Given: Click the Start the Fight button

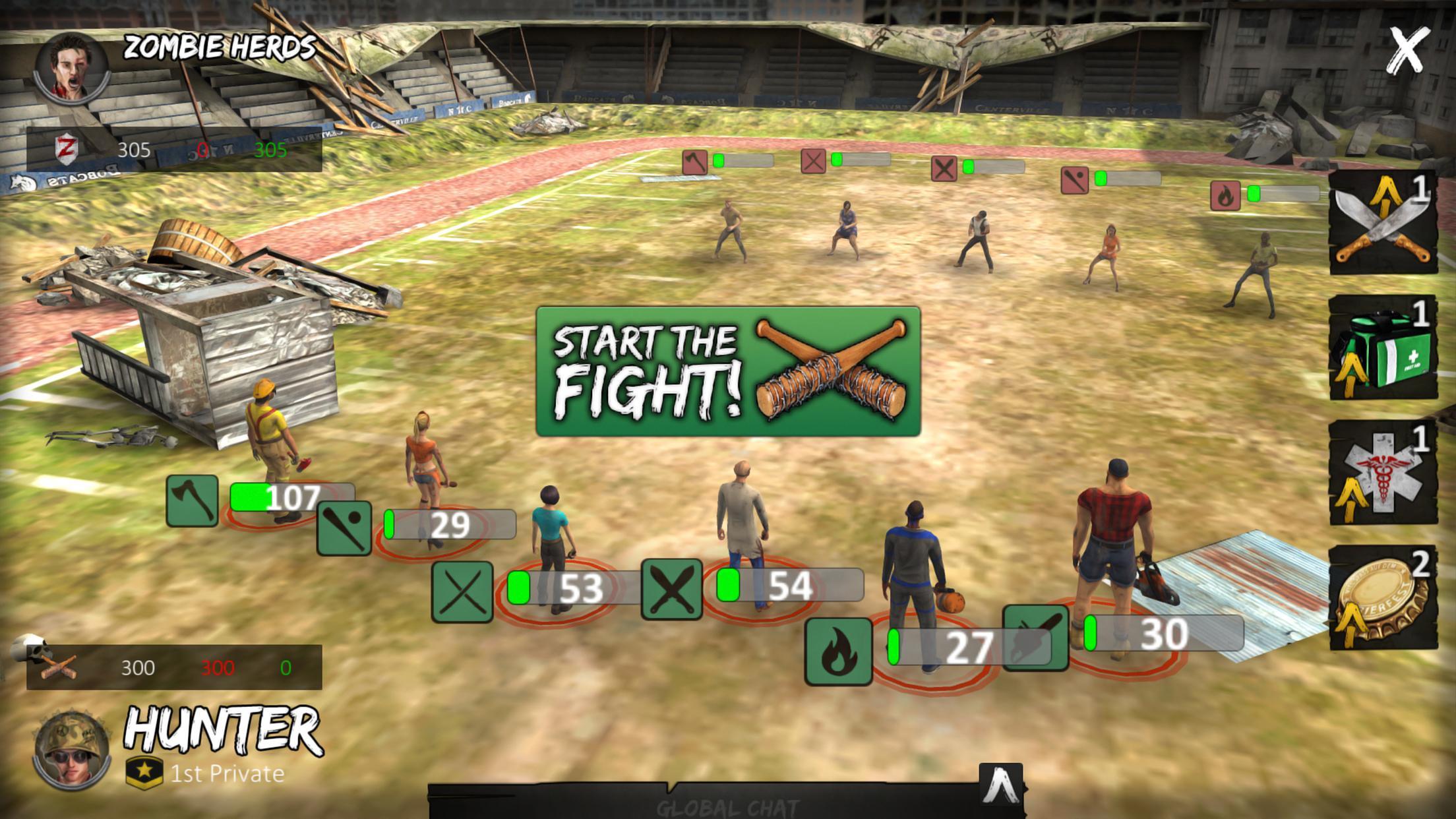Looking at the screenshot, I should click(728, 371).
